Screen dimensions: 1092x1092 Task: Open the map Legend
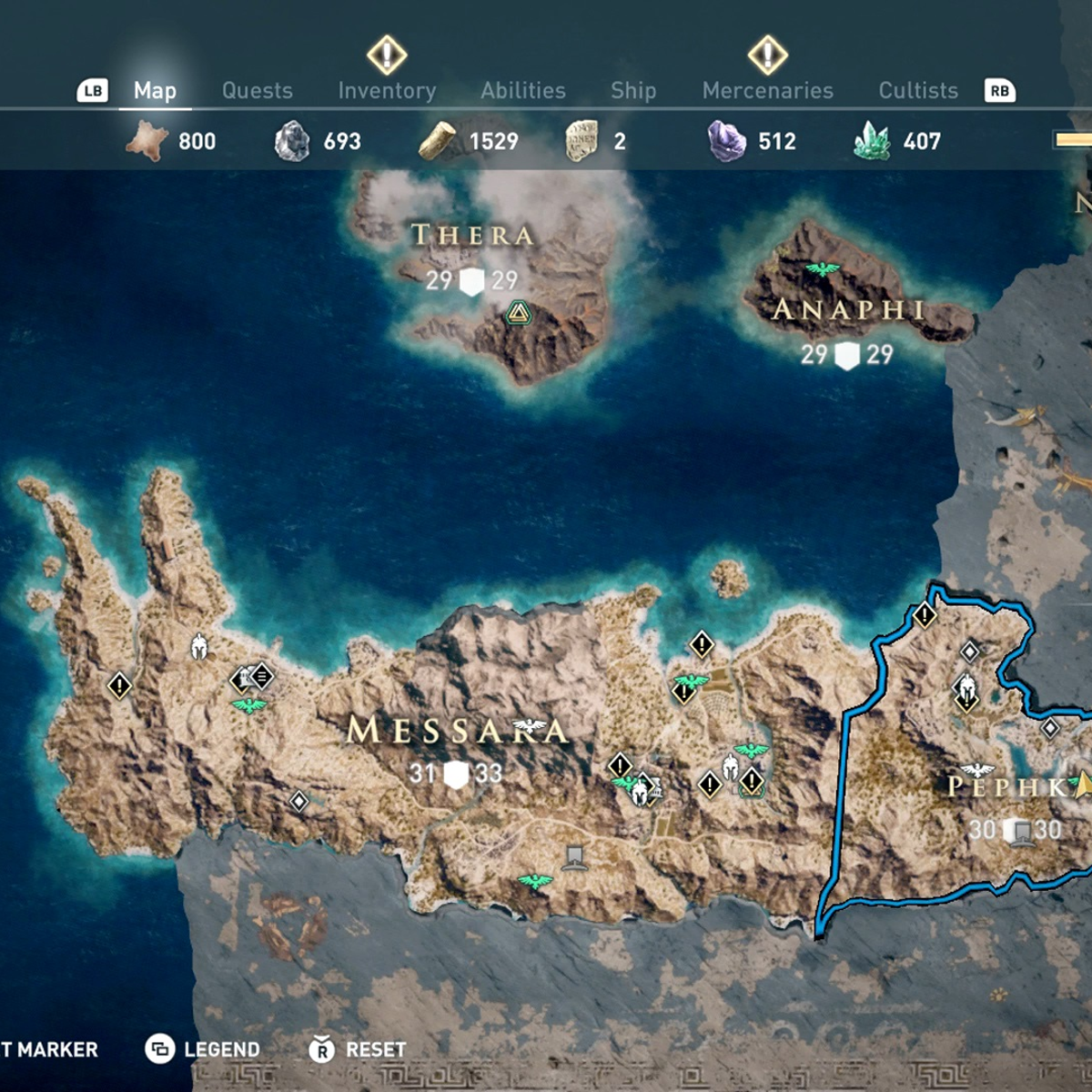203,1049
